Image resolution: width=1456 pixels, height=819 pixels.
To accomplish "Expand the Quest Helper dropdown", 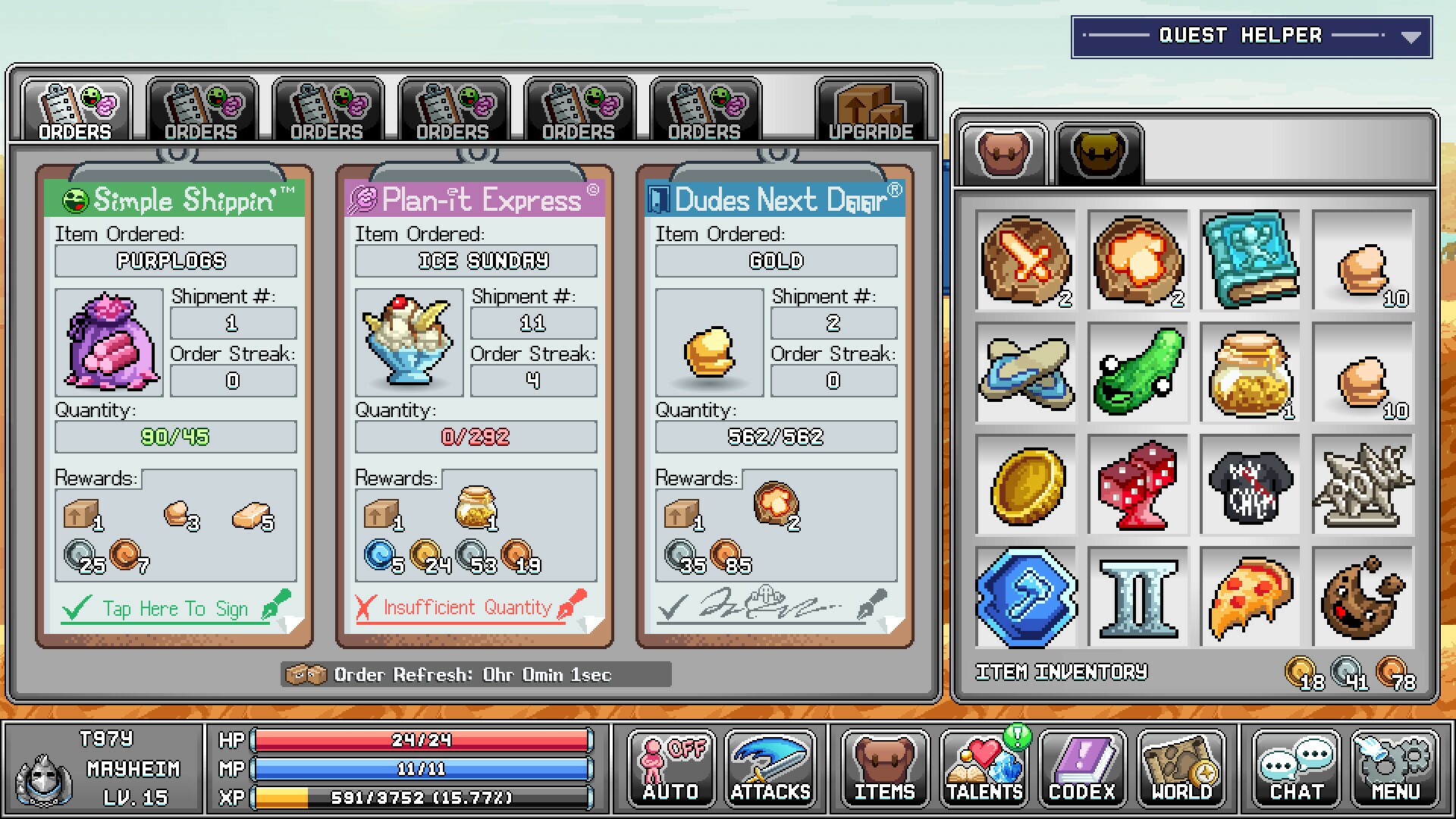I will point(1412,34).
